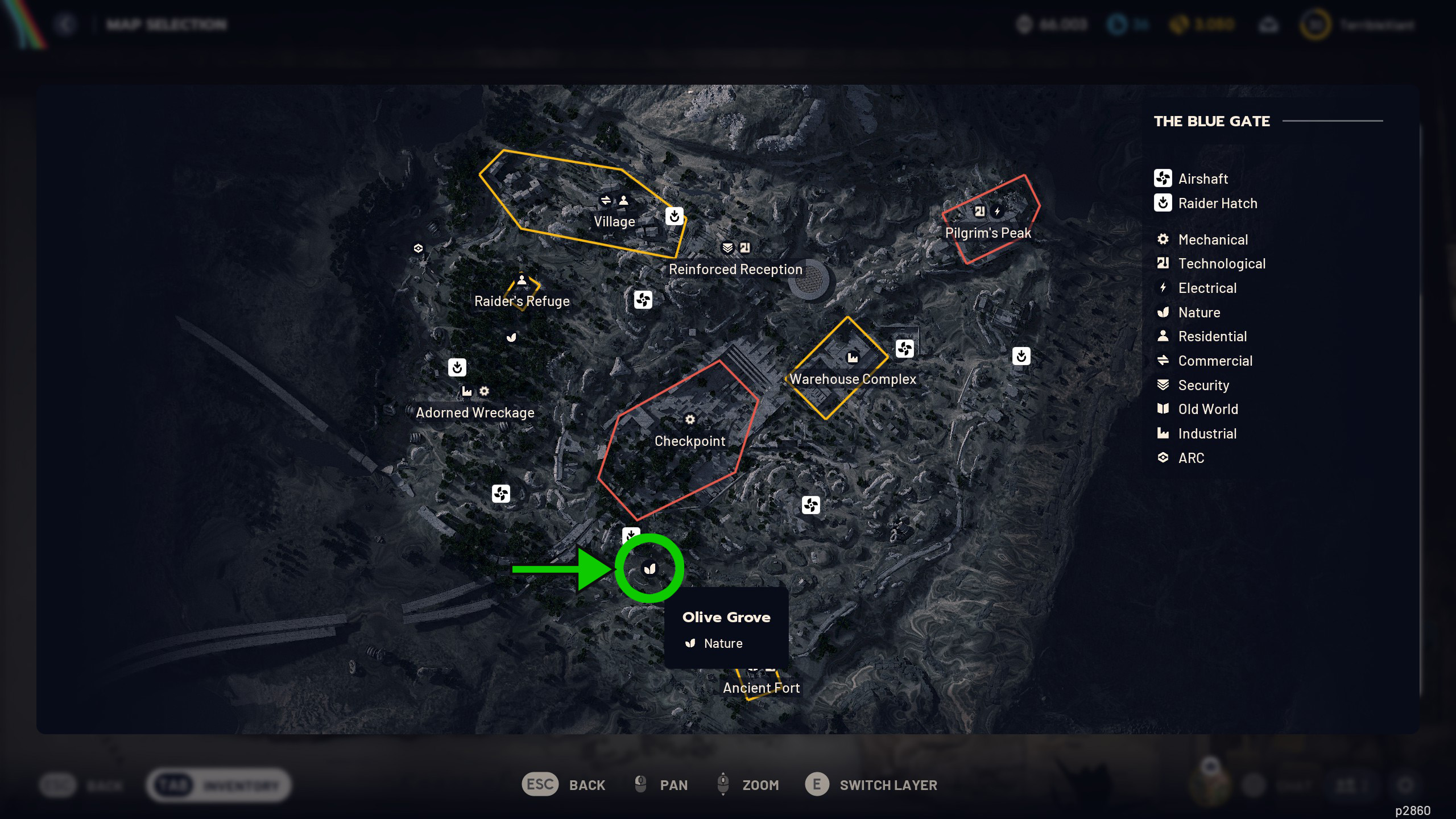
Task: Choose the Mechanical legend filter
Action: click(x=1213, y=239)
